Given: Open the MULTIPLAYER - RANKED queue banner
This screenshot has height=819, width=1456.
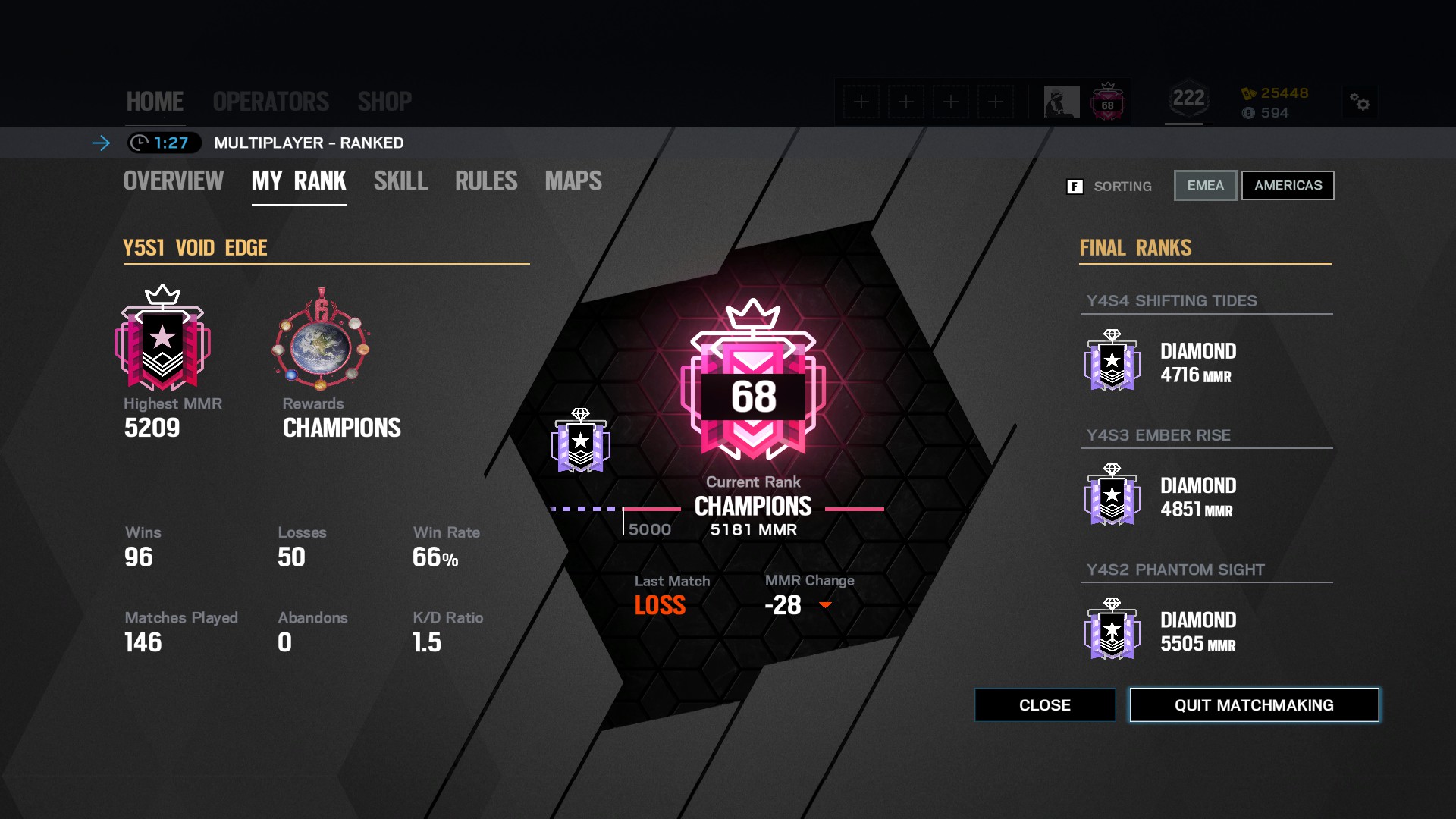Looking at the screenshot, I should 309,143.
